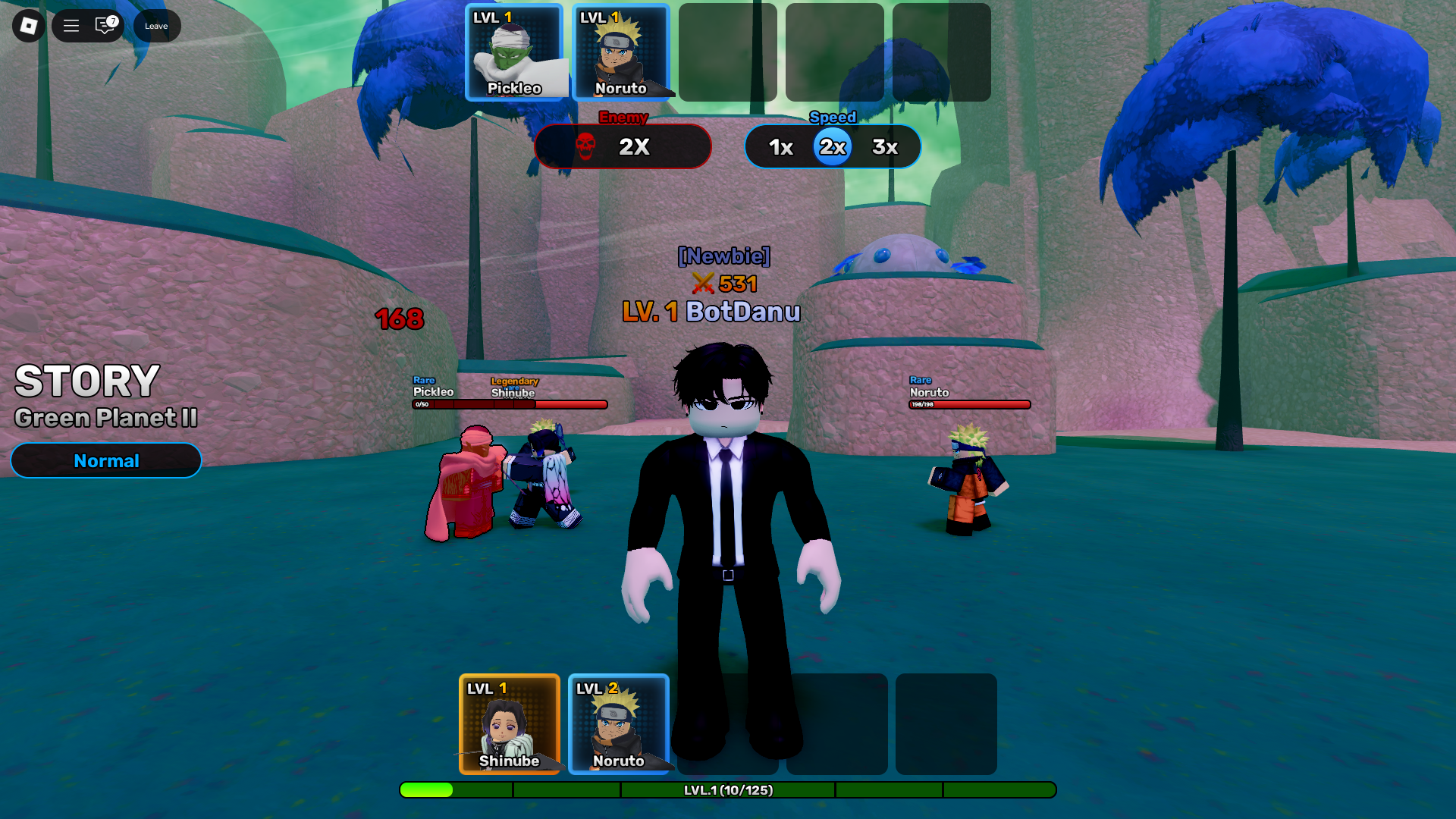
Task: Click the Roblox logo icon
Action: pyautogui.click(x=28, y=25)
